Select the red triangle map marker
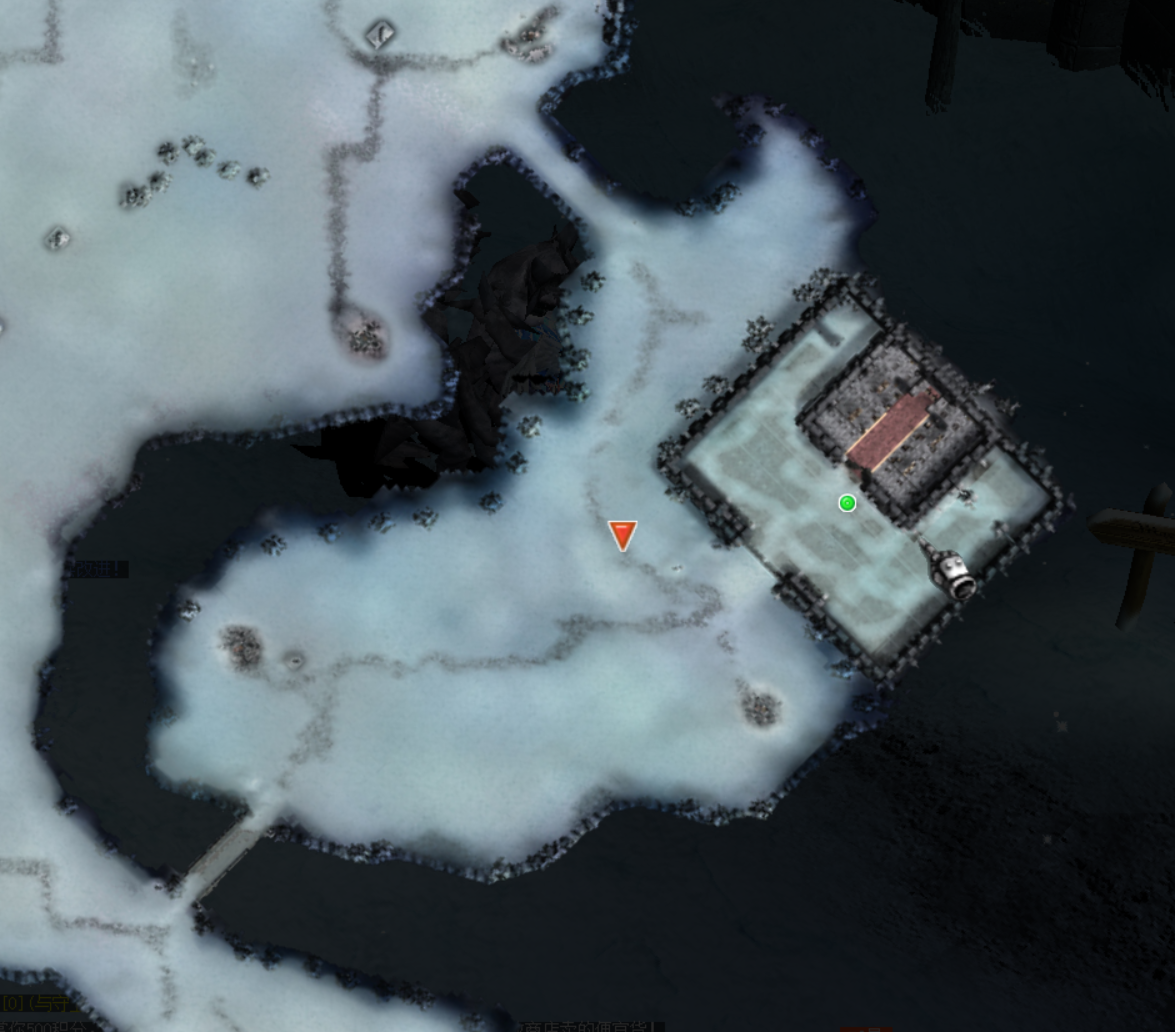Viewport: 1175px width, 1032px height. pyautogui.click(x=622, y=534)
